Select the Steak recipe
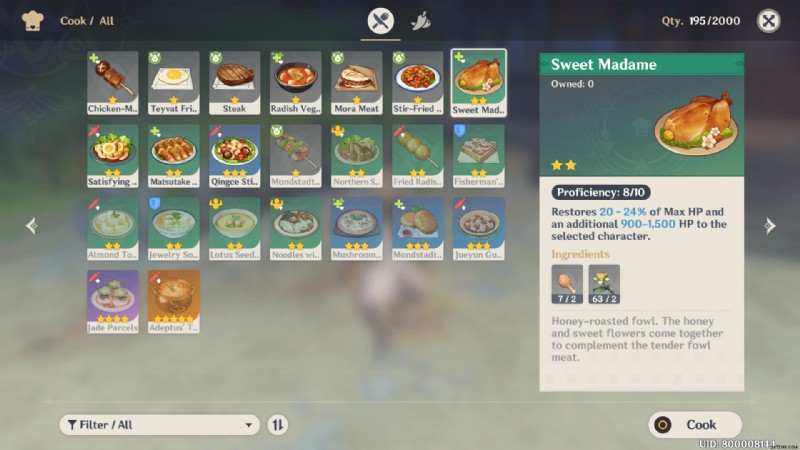Screen dimensions: 800x450 235,83
